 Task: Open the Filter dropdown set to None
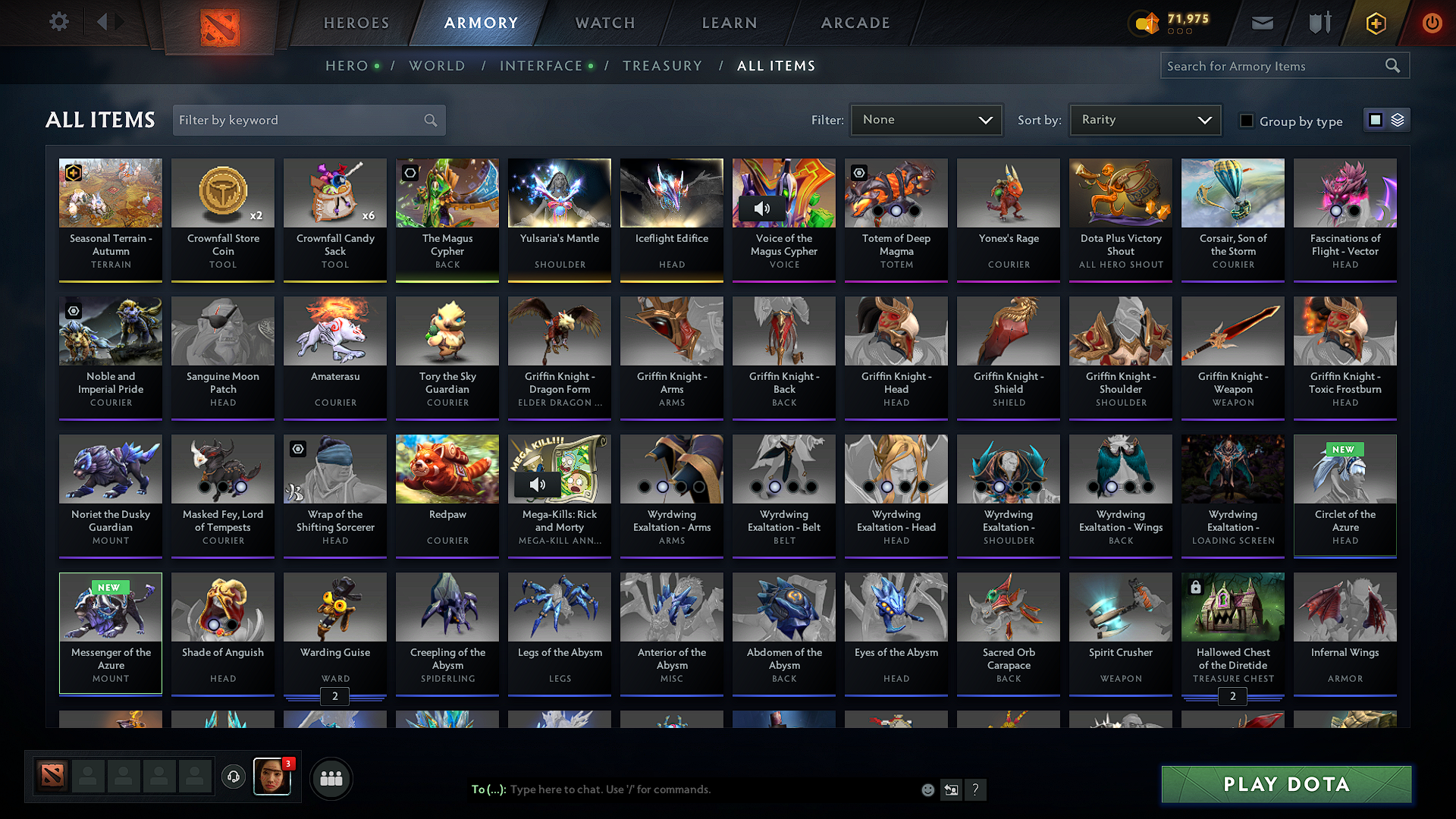point(926,119)
